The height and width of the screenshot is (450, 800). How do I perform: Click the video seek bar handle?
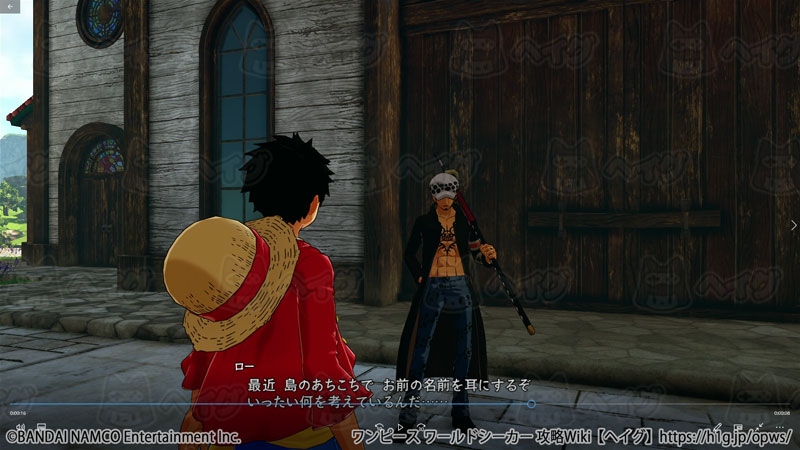[531, 404]
